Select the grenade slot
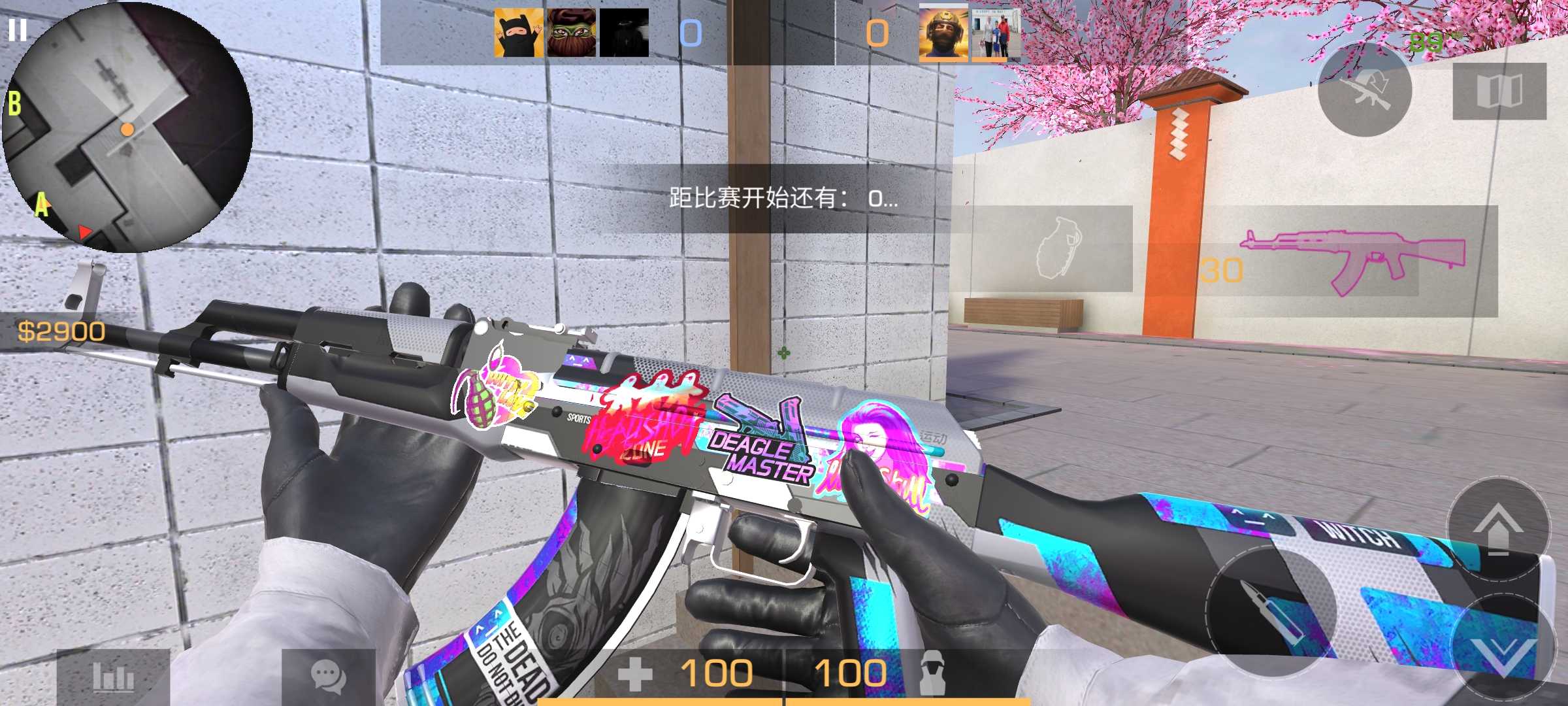 (x=1053, y=249)
